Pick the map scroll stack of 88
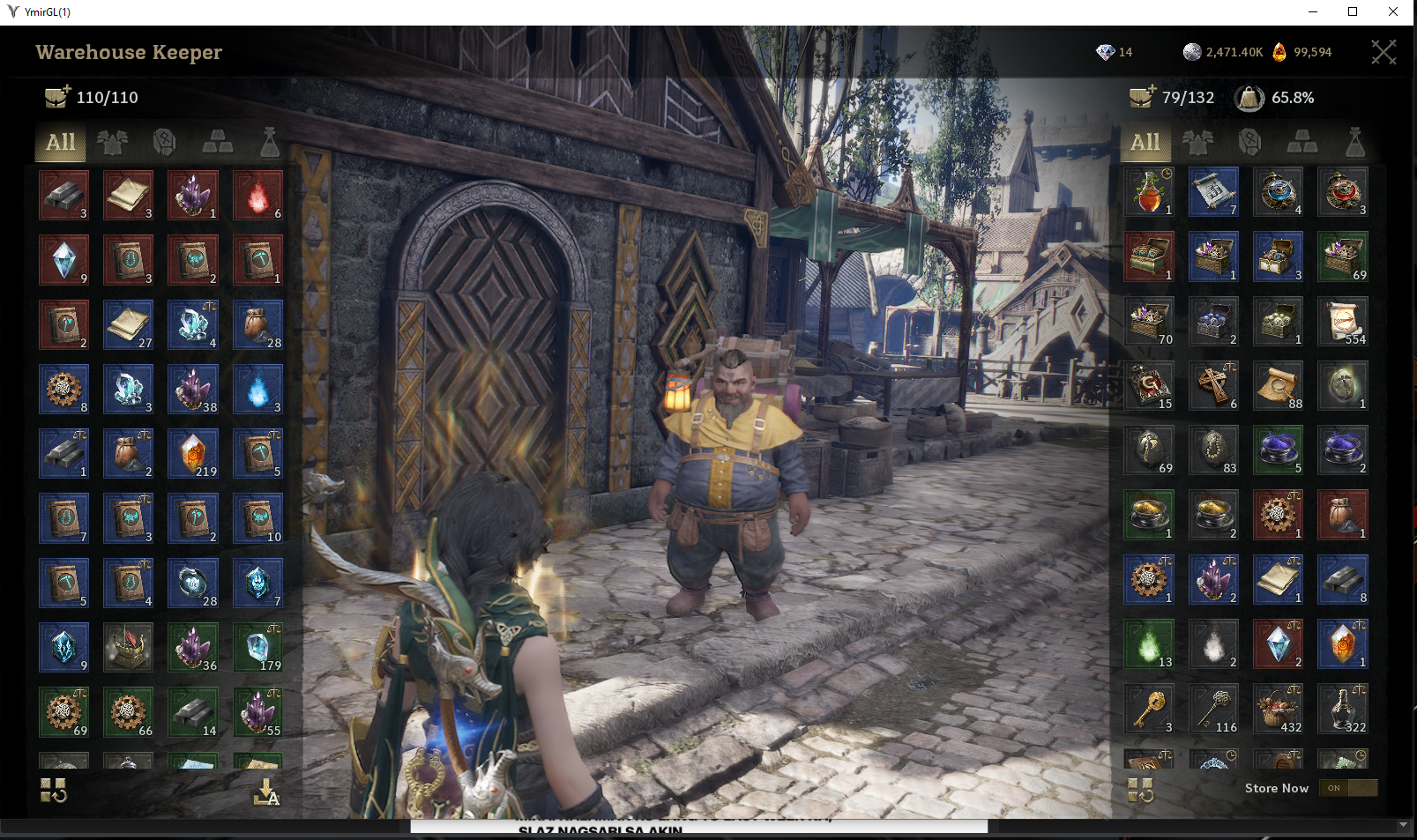The width and height of the screenshot is (1417, 840). click(x=1278, y=386)
